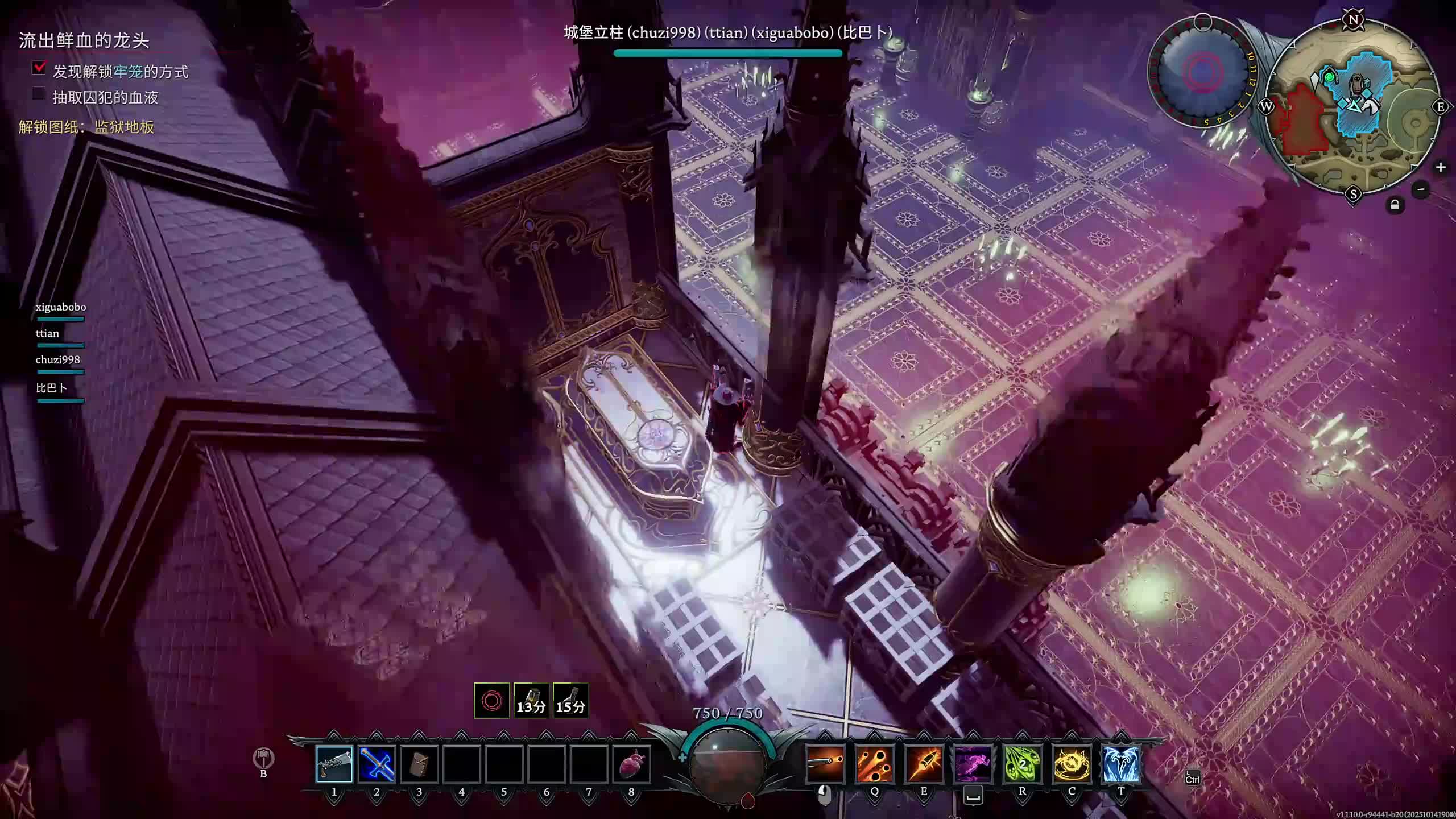The height and width of the screenshot is (819, 1456).
Task: Cast the green skulls R spell
Action: pyautogui.click(x=1023, y=764)
